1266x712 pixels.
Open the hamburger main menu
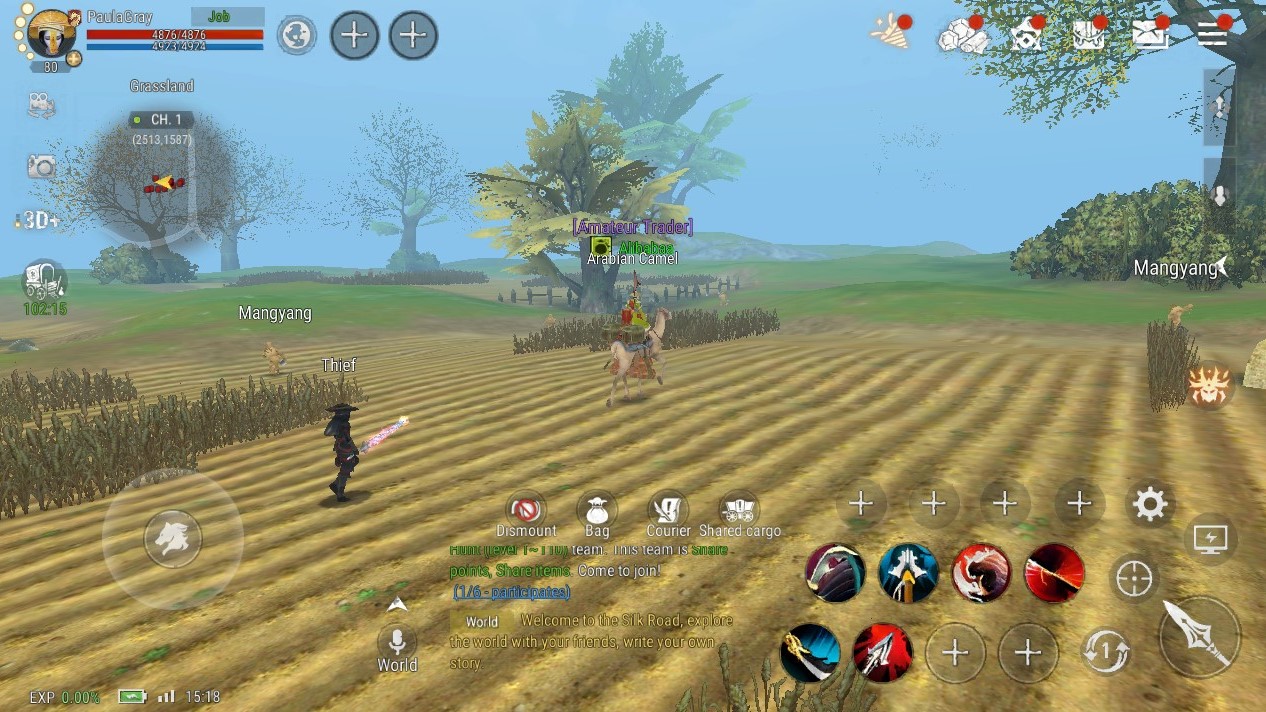[1212, 34]
